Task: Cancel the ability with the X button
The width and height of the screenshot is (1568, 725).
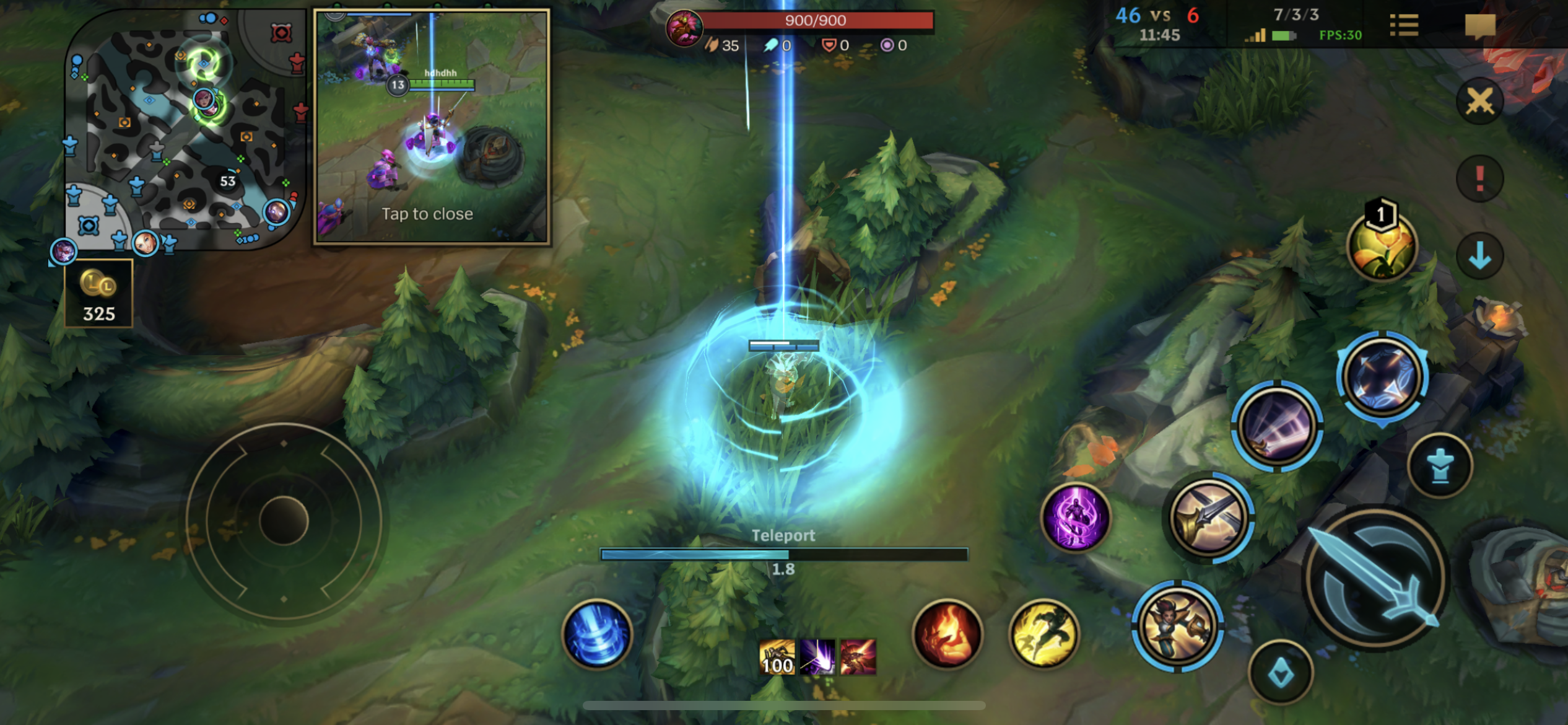Action: tap(1479, 101)
